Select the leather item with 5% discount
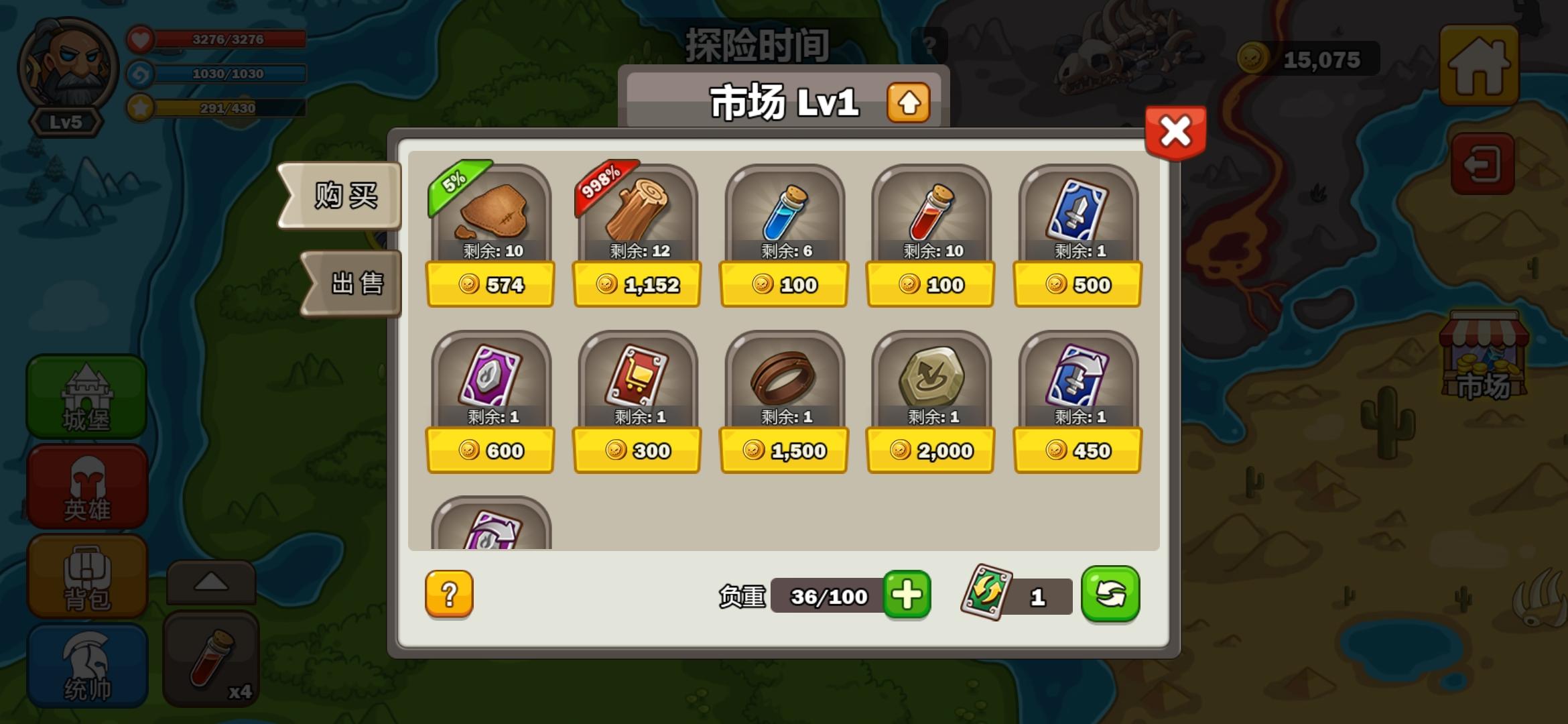Image resolution: width=1568 pixels, height=724 pixels. 491,215
